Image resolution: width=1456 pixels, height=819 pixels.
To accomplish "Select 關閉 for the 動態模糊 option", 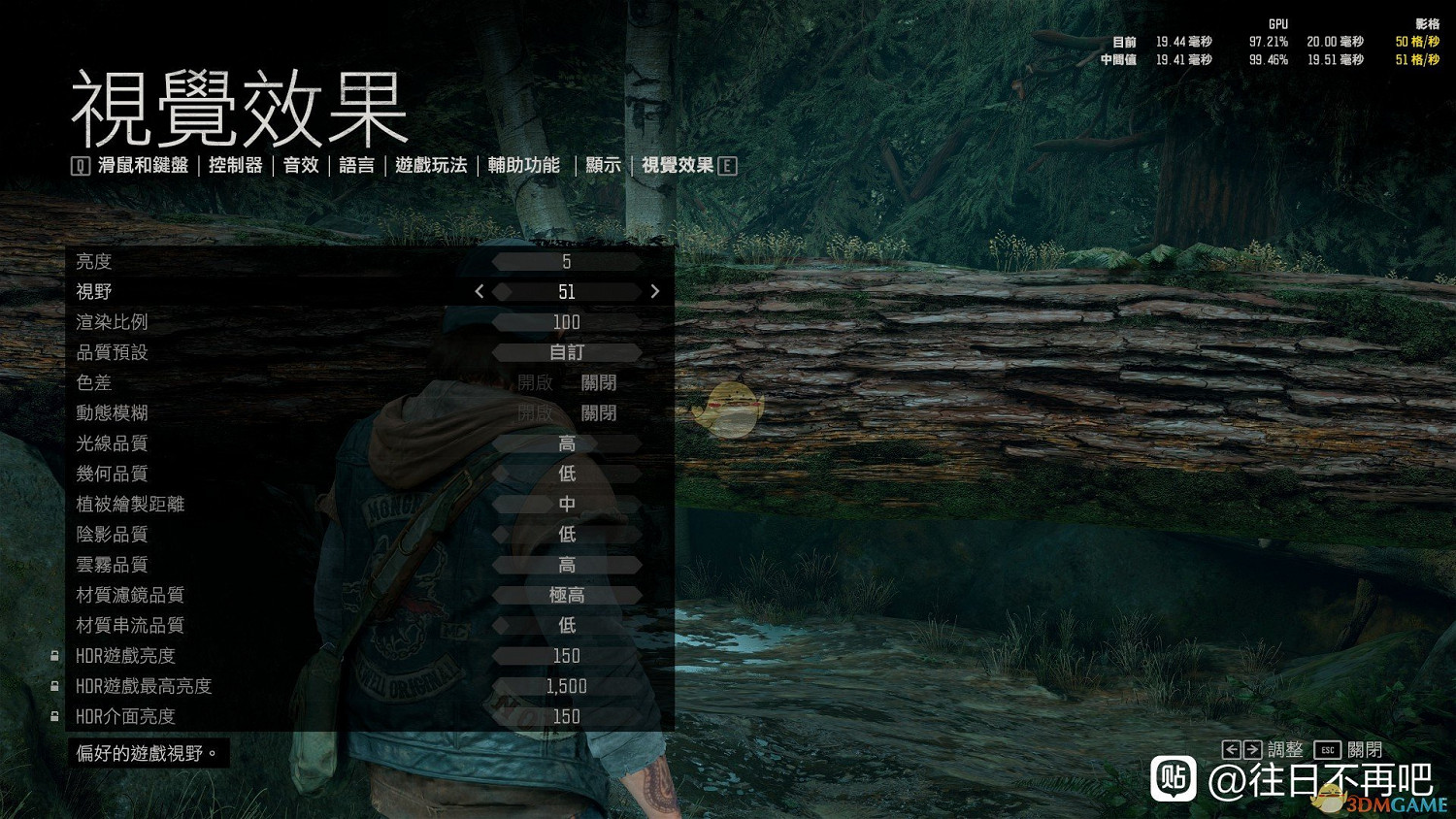I will (x=600, y=412).
